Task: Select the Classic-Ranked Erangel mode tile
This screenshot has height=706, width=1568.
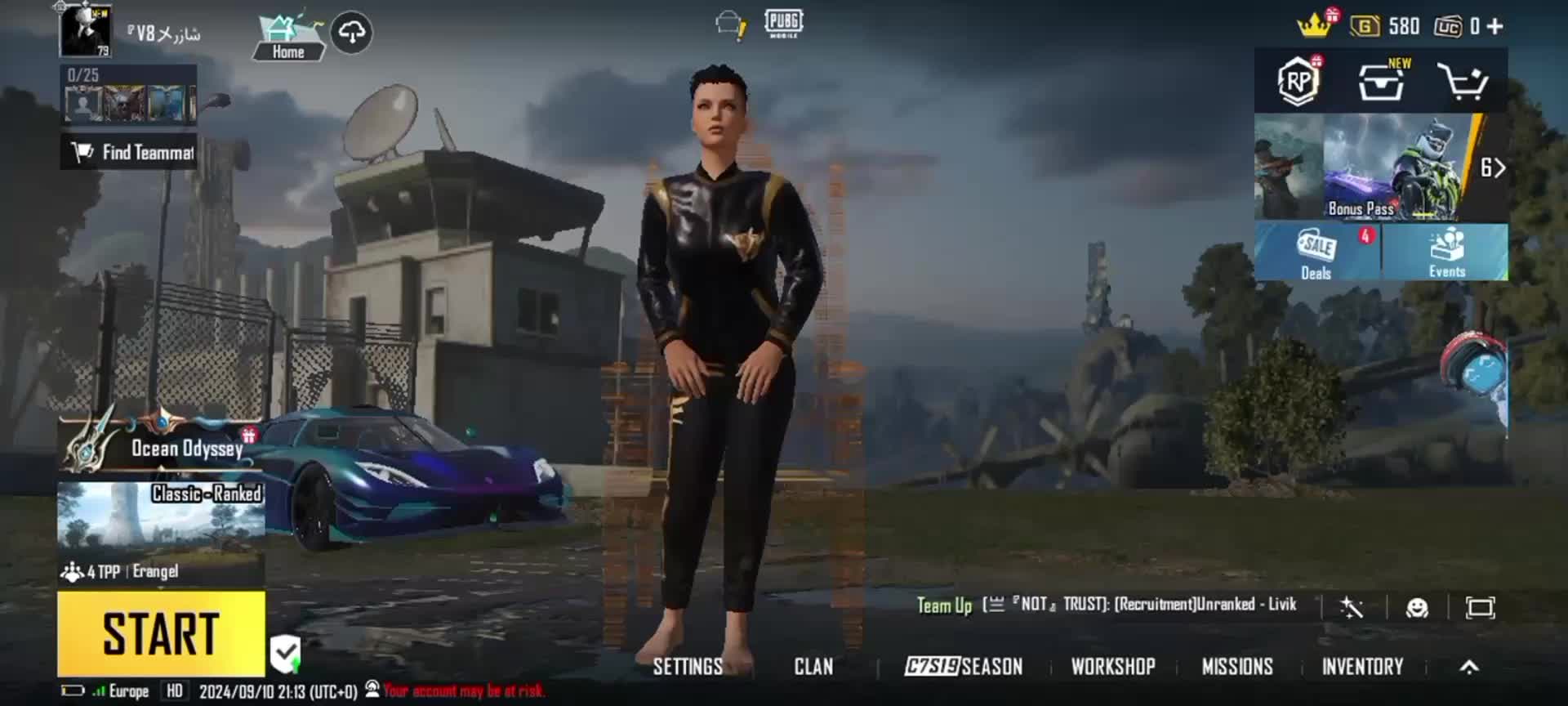Action: [x=161, y=515]
